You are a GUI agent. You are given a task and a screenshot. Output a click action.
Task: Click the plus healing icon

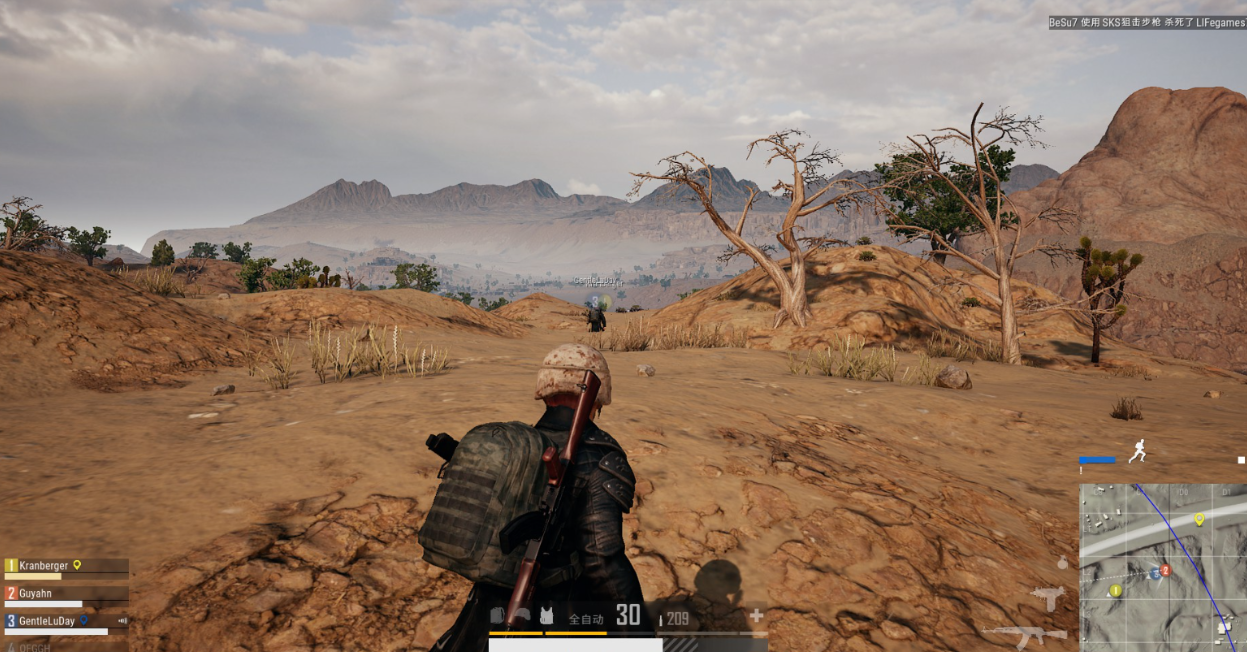tap(756, 616)
